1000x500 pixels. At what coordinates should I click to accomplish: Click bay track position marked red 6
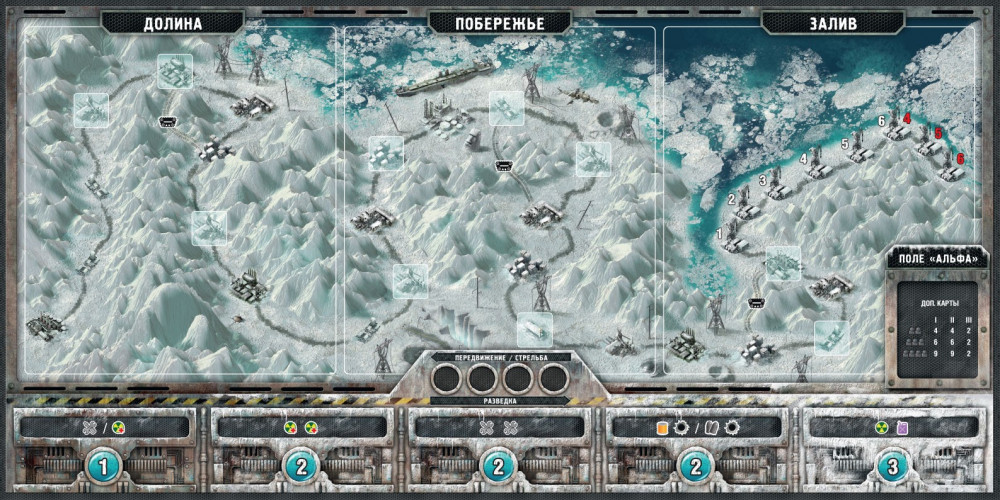pos(959,158)
